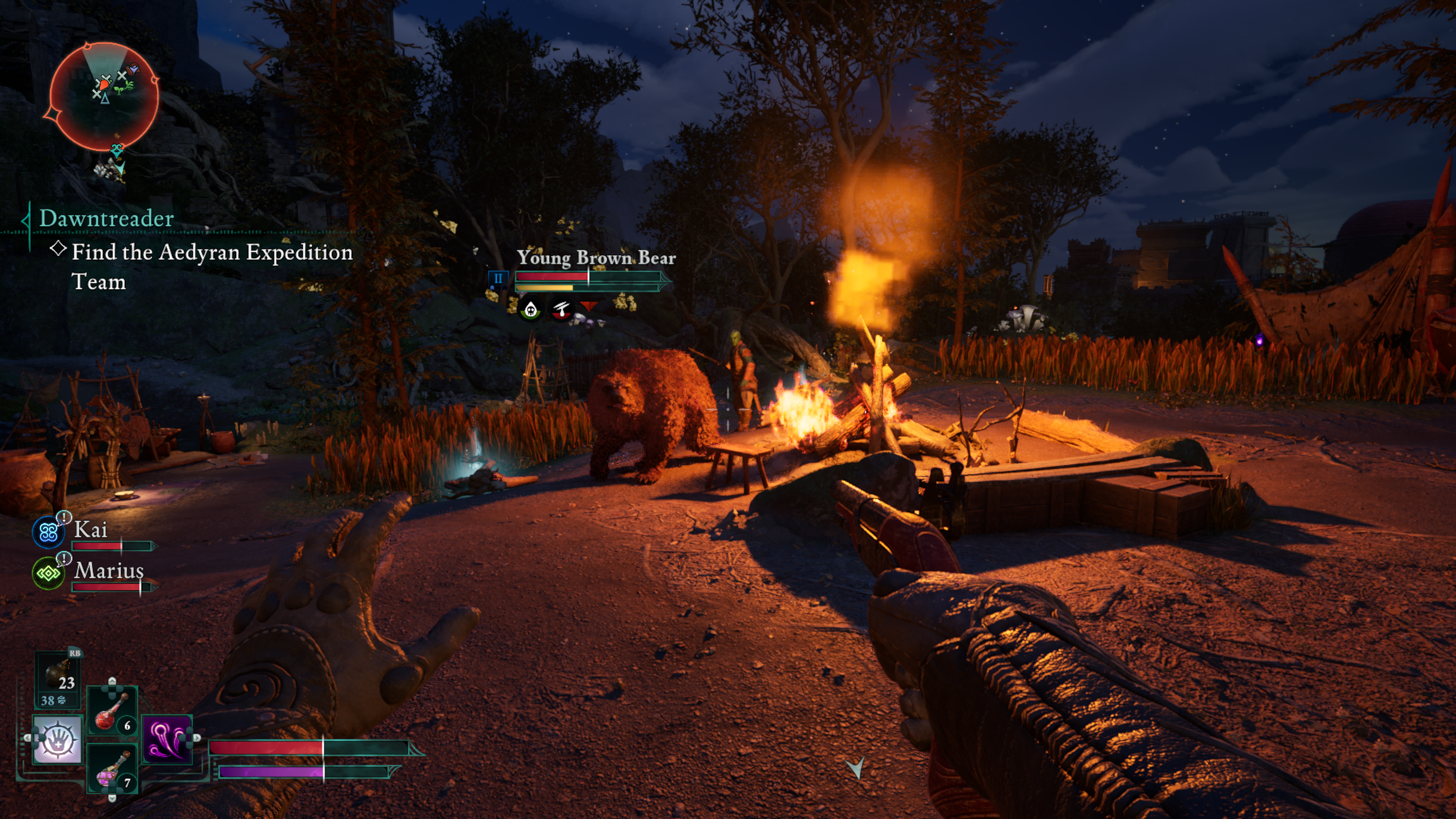1456x819 pixels.
Task: Select the Dawntreader quest title
Action: coord(106,218)
